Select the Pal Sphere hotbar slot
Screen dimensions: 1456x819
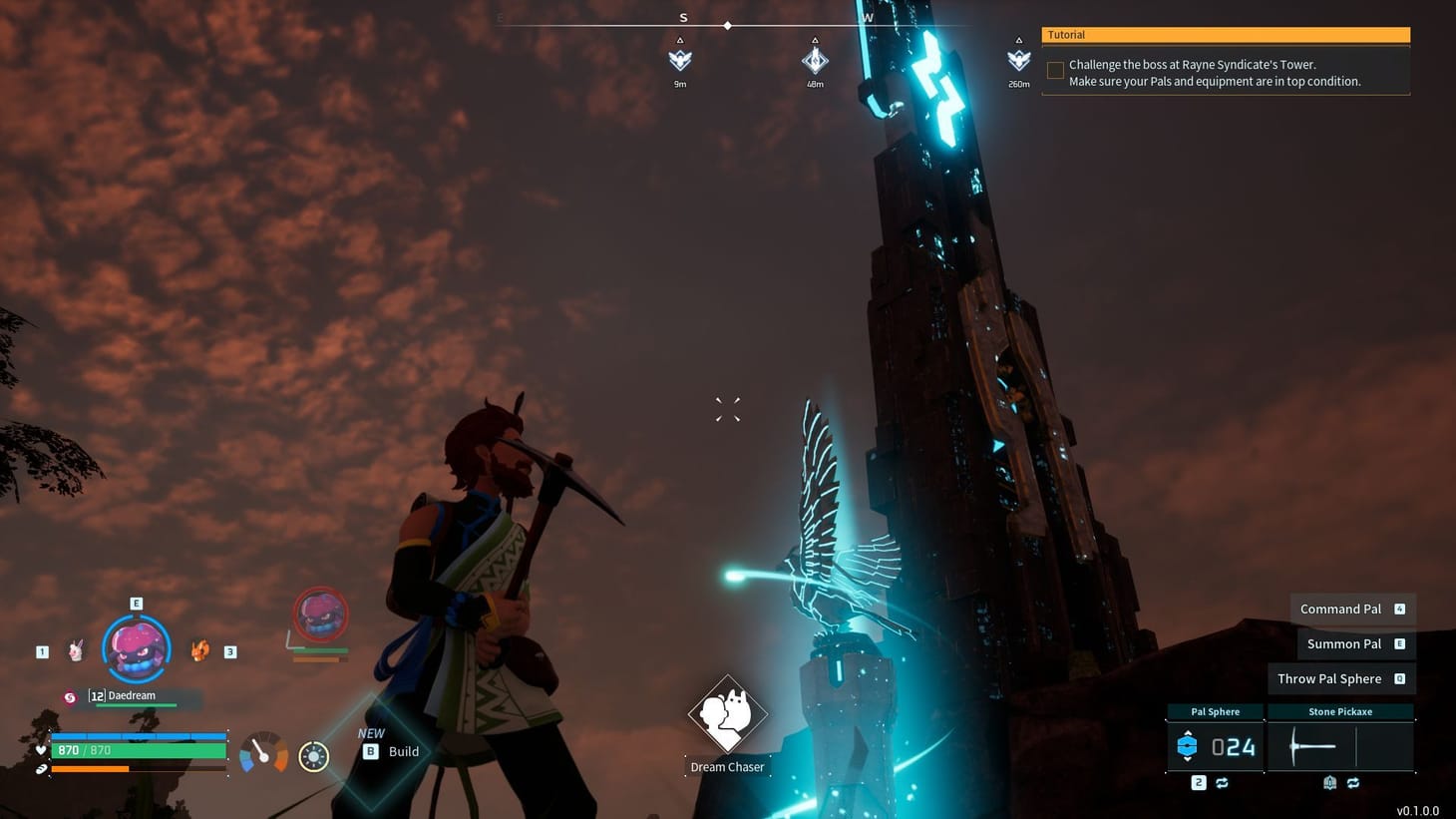(1217, 745)
